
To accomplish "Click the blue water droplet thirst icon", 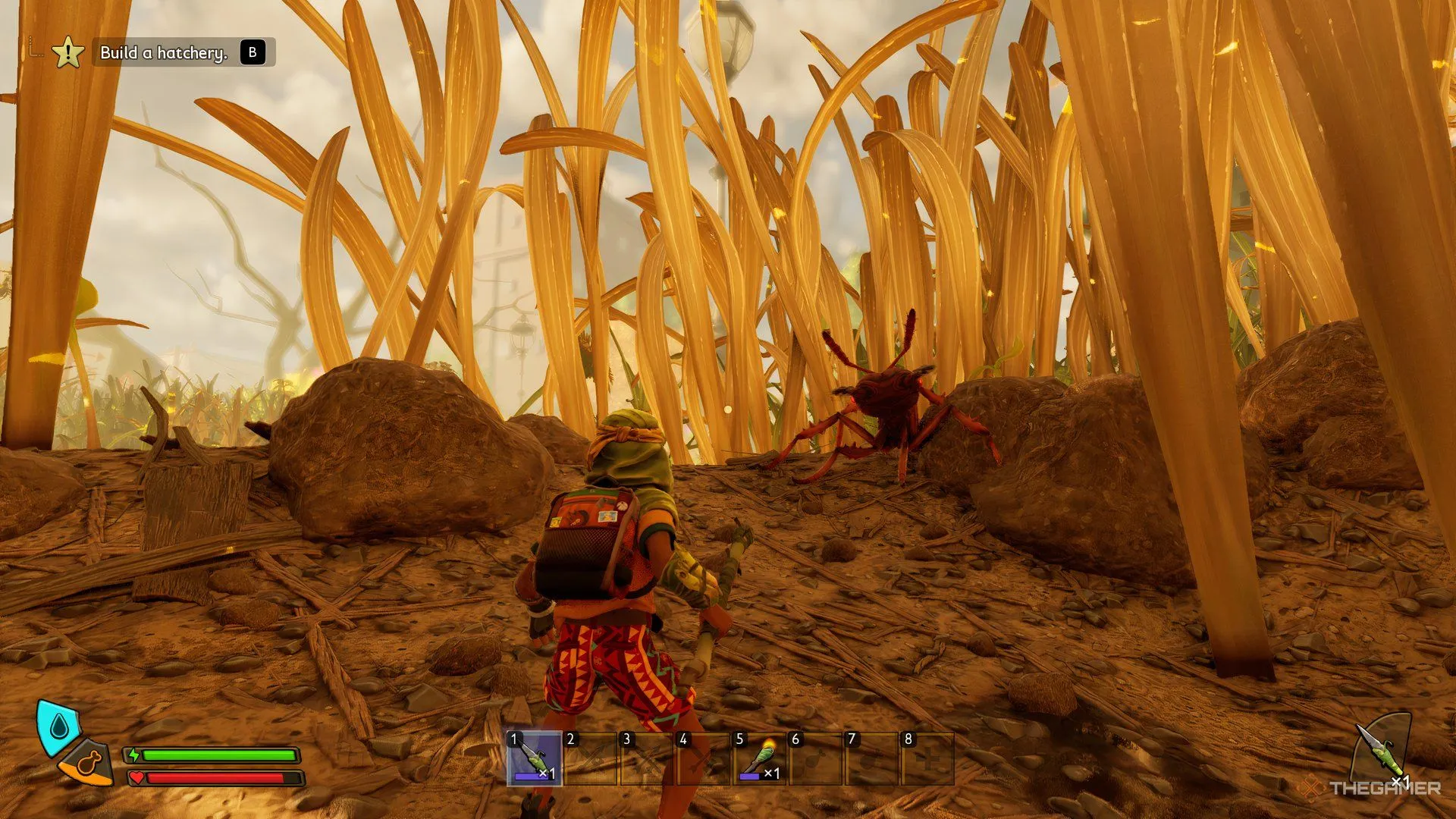I will pos(58,727).
